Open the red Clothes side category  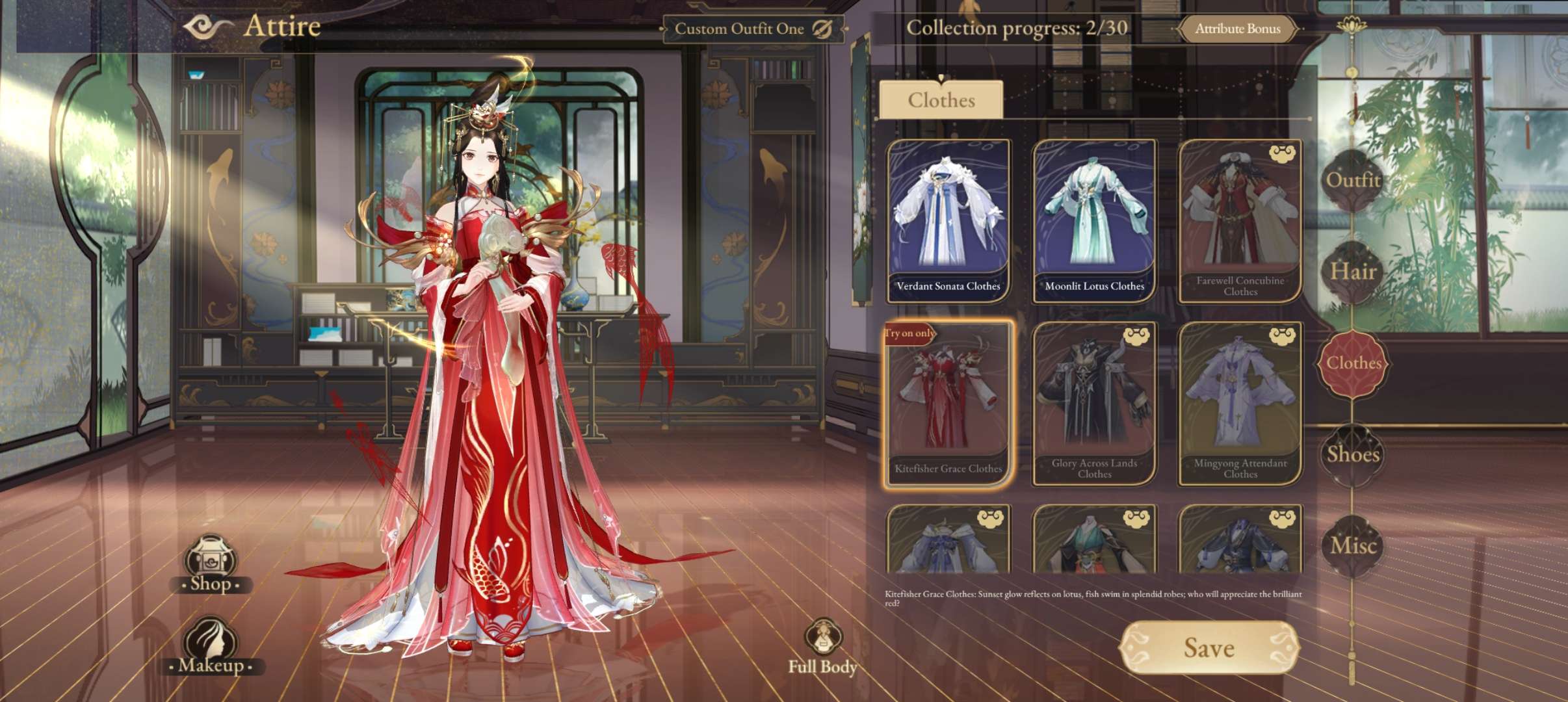(1353, 363)
